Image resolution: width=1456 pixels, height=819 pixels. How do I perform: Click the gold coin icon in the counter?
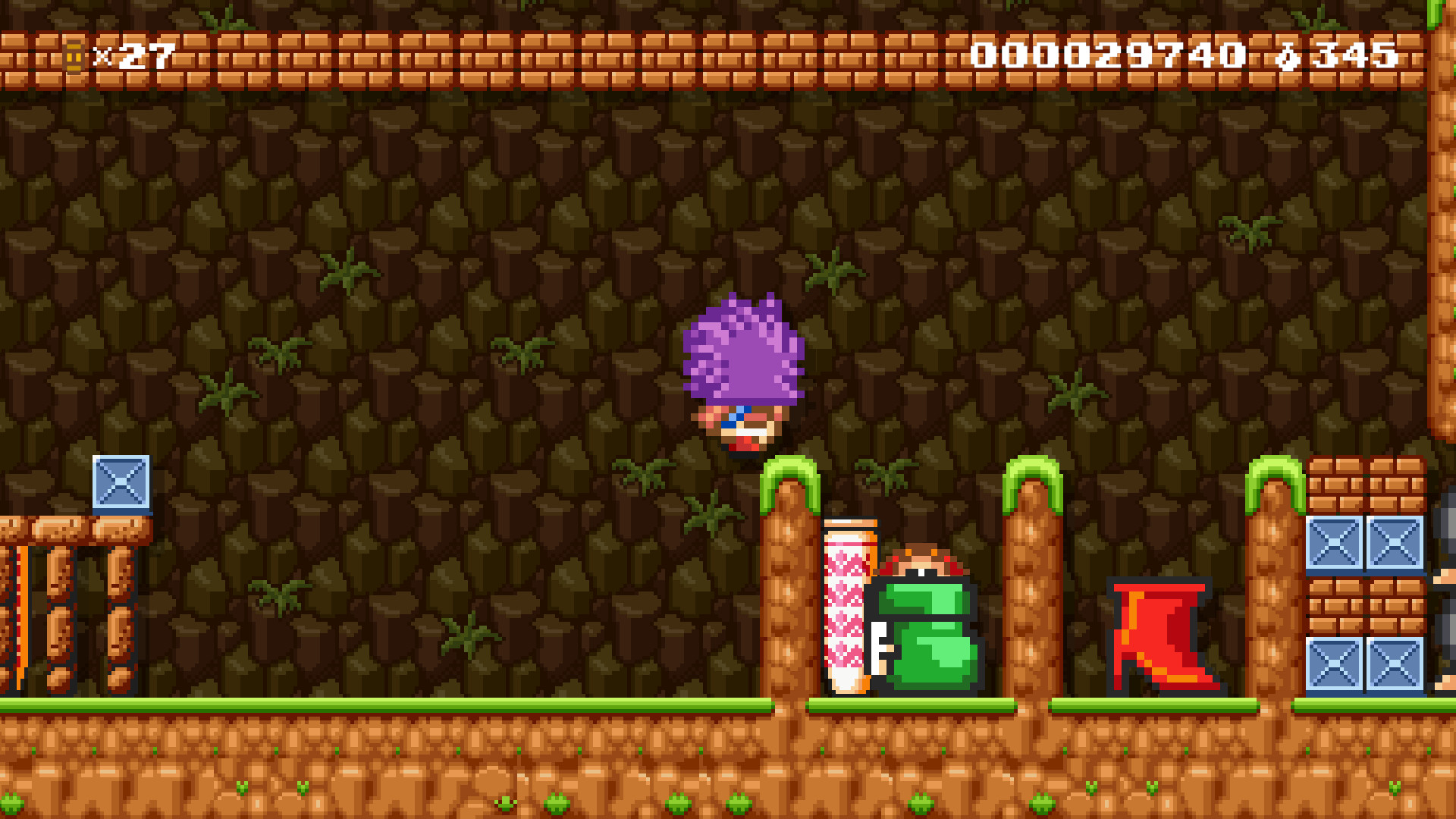(x=72, y=55)
